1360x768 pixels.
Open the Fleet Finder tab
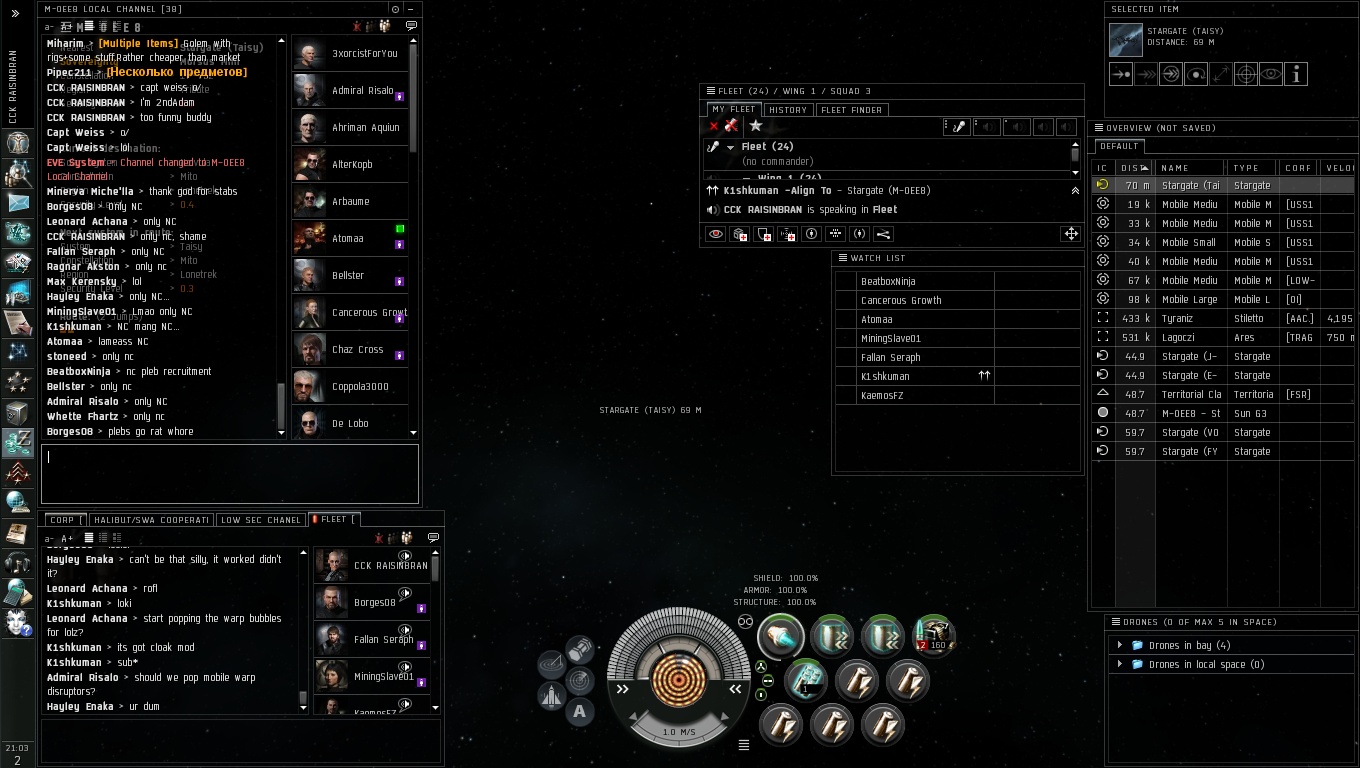coord(851,110)
